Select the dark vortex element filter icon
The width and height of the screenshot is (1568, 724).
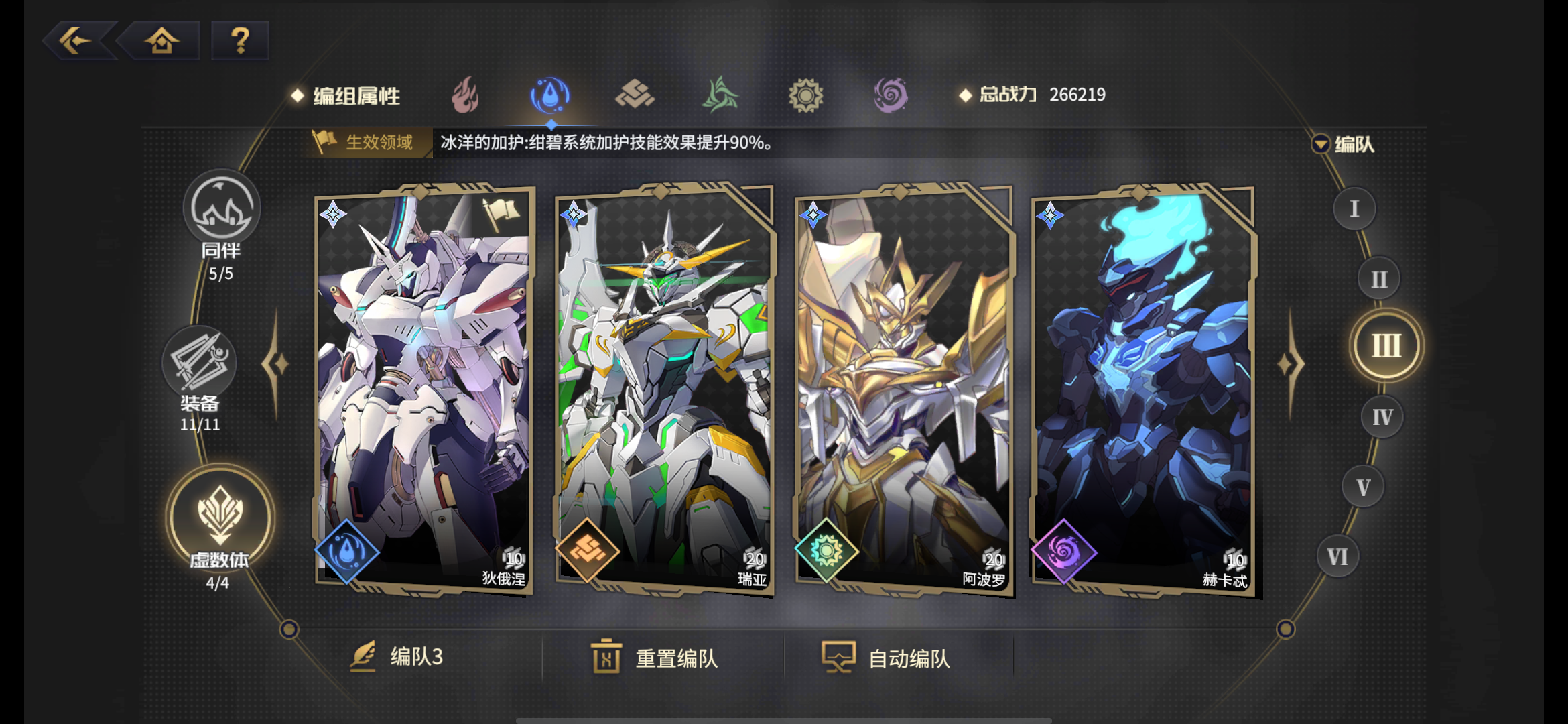[x=889, y=95]
